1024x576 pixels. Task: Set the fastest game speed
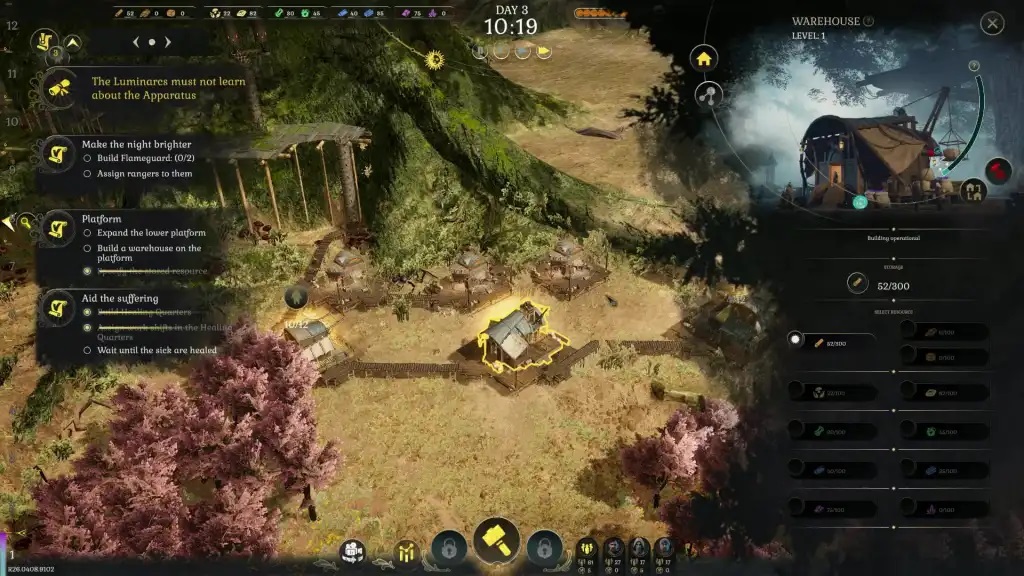pos(545,51)
